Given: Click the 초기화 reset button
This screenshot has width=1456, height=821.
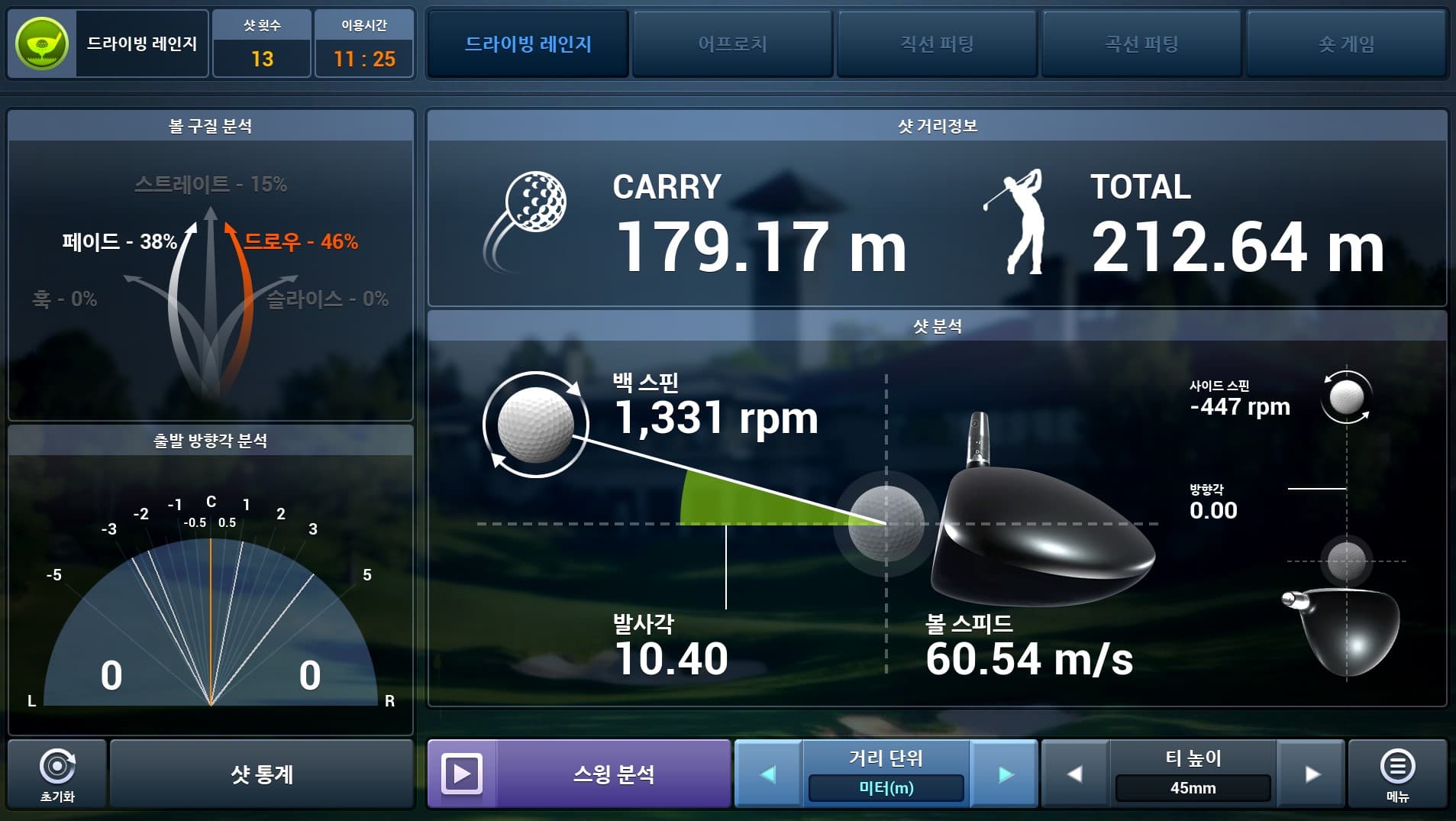Looking at the screenshot, I should pyautogui.click(x=57, y=774).
